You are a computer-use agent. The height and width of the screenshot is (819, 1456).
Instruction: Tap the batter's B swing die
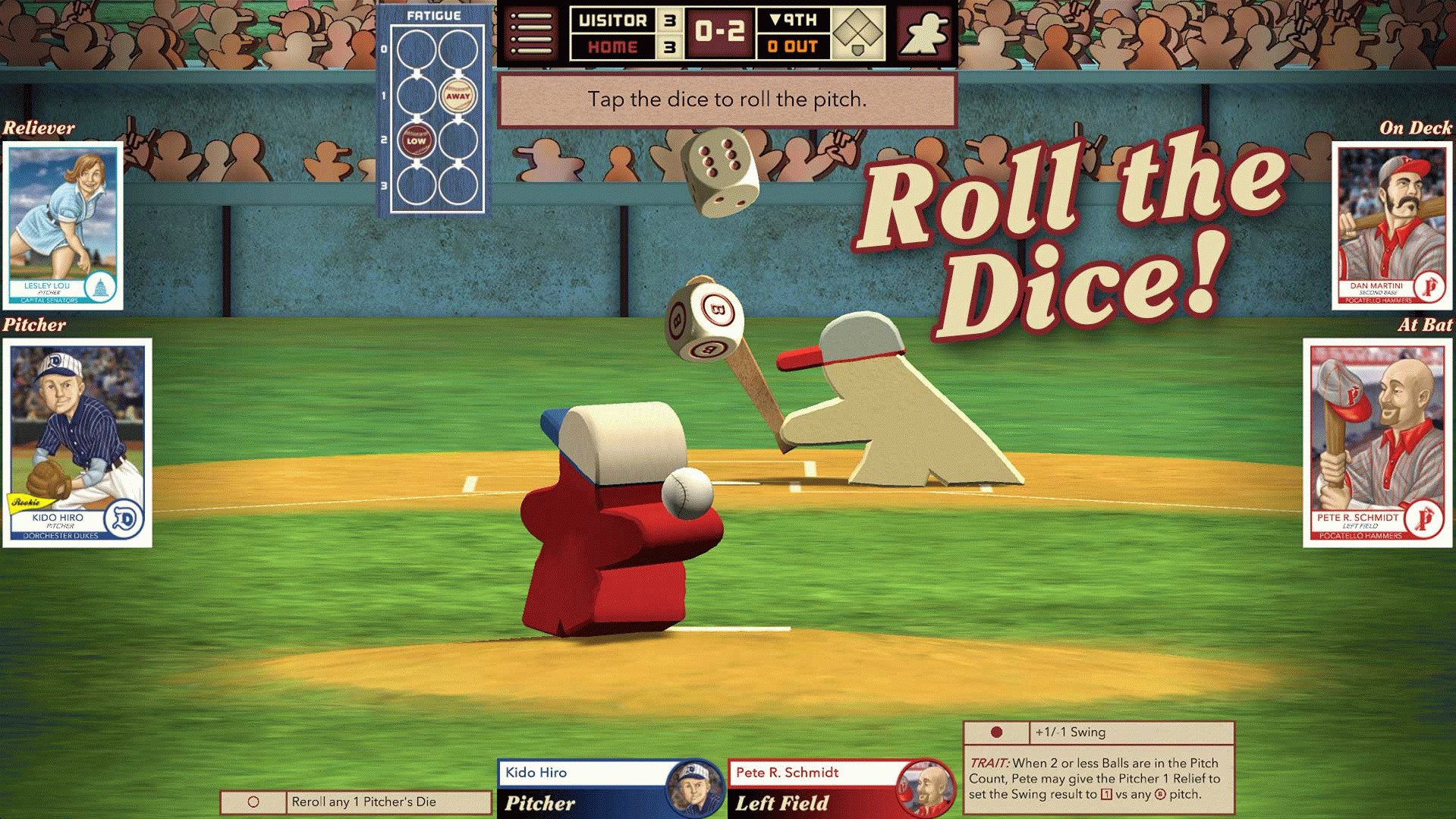(704, 319)
